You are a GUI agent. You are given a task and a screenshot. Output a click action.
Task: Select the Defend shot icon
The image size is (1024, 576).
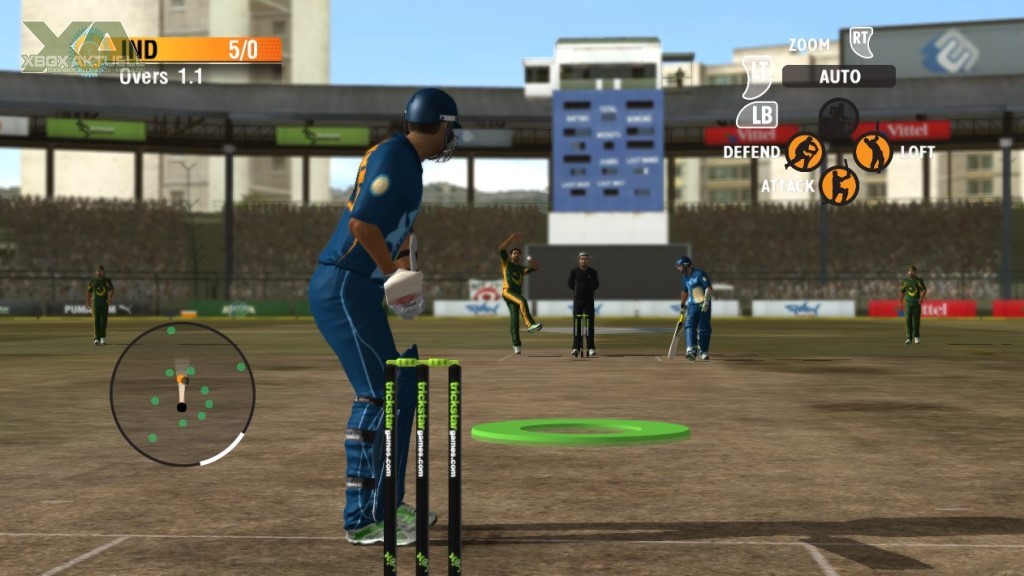click(x=804, y=152)
